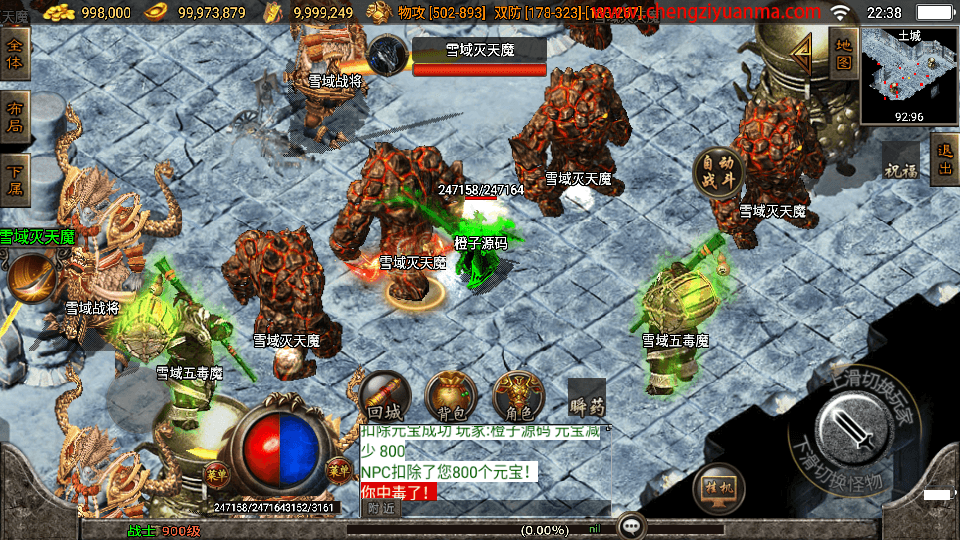Switch chat to the 附近 channel
The width and height of the screenshot is (960, 540).
381,508
